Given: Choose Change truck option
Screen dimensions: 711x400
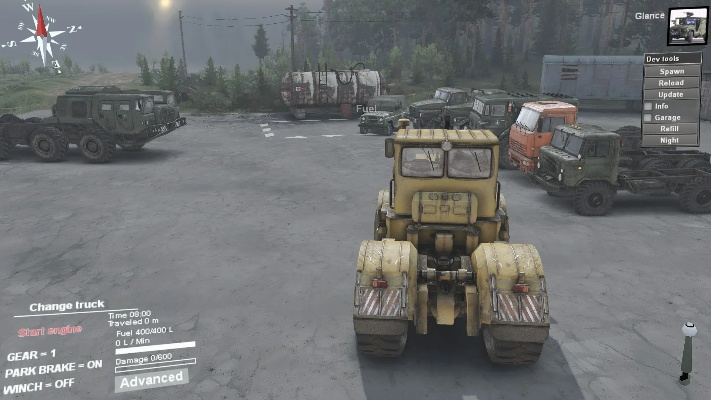Looking at the screenshot, I should pyautogui.click(x=67, y=307).
